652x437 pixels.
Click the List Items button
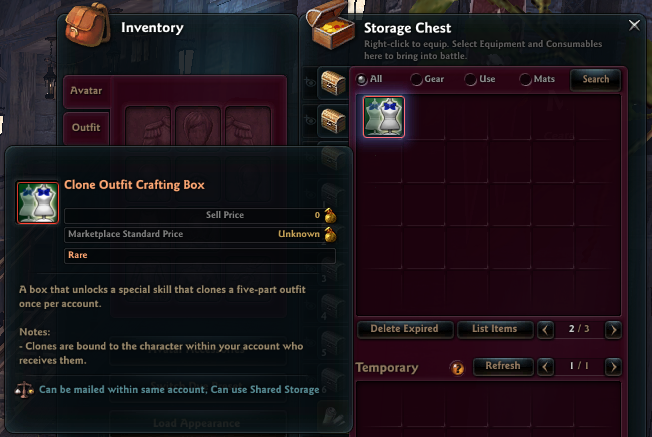(x=493, y=329)
